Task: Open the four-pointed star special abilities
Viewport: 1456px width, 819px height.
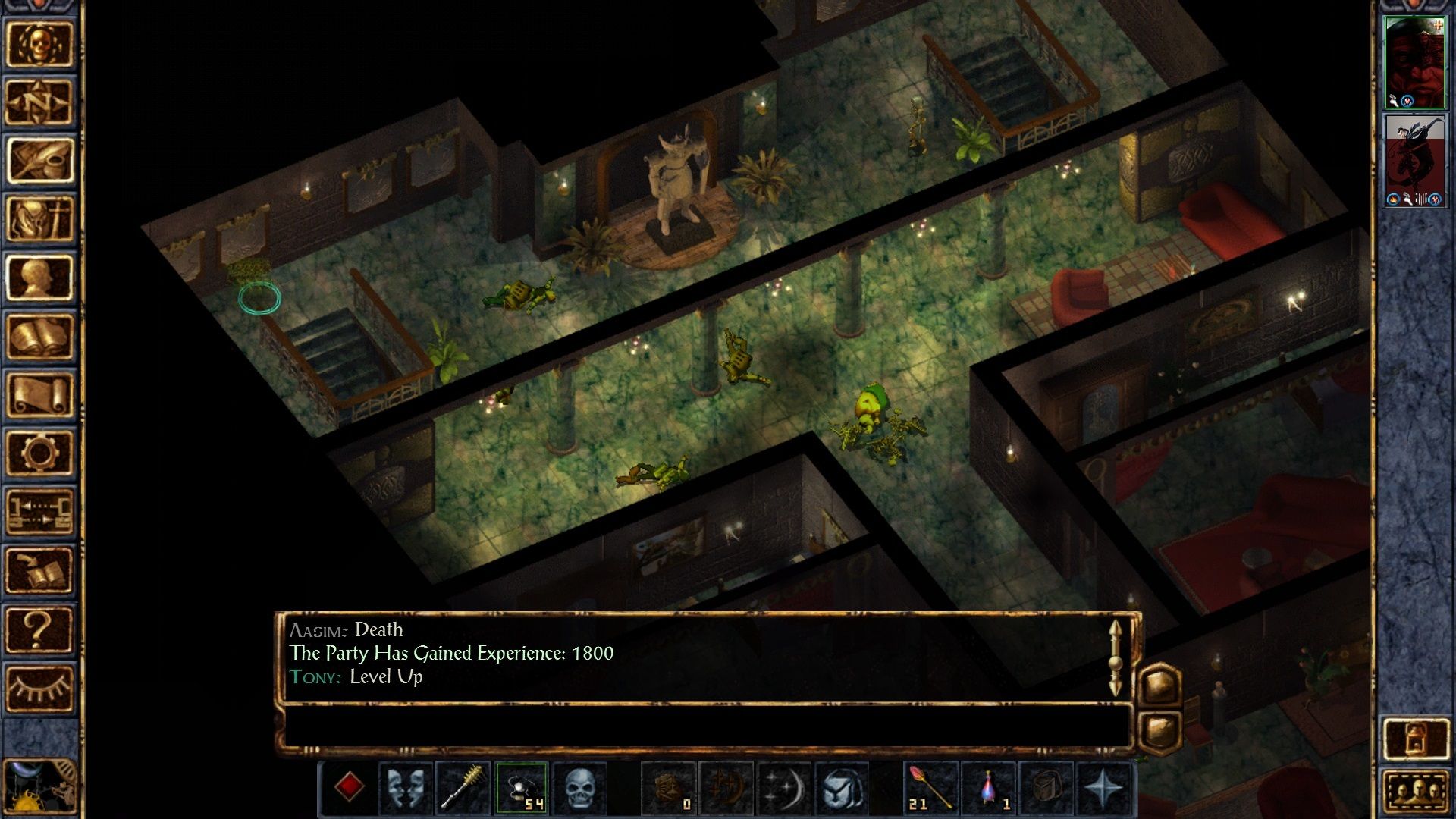Action: (x=1103, y=789)
